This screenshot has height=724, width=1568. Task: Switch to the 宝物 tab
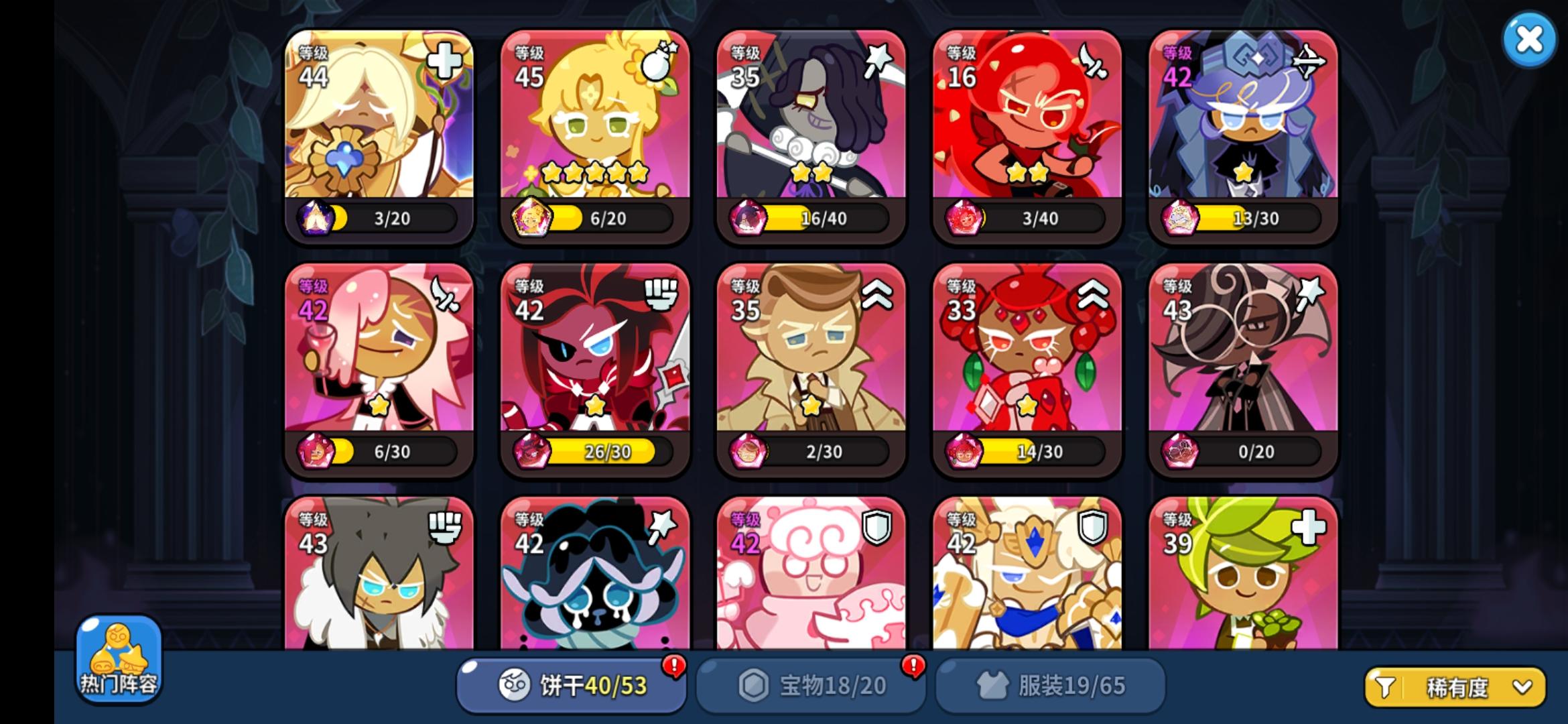pyautogui.click(x=811, y=685)
